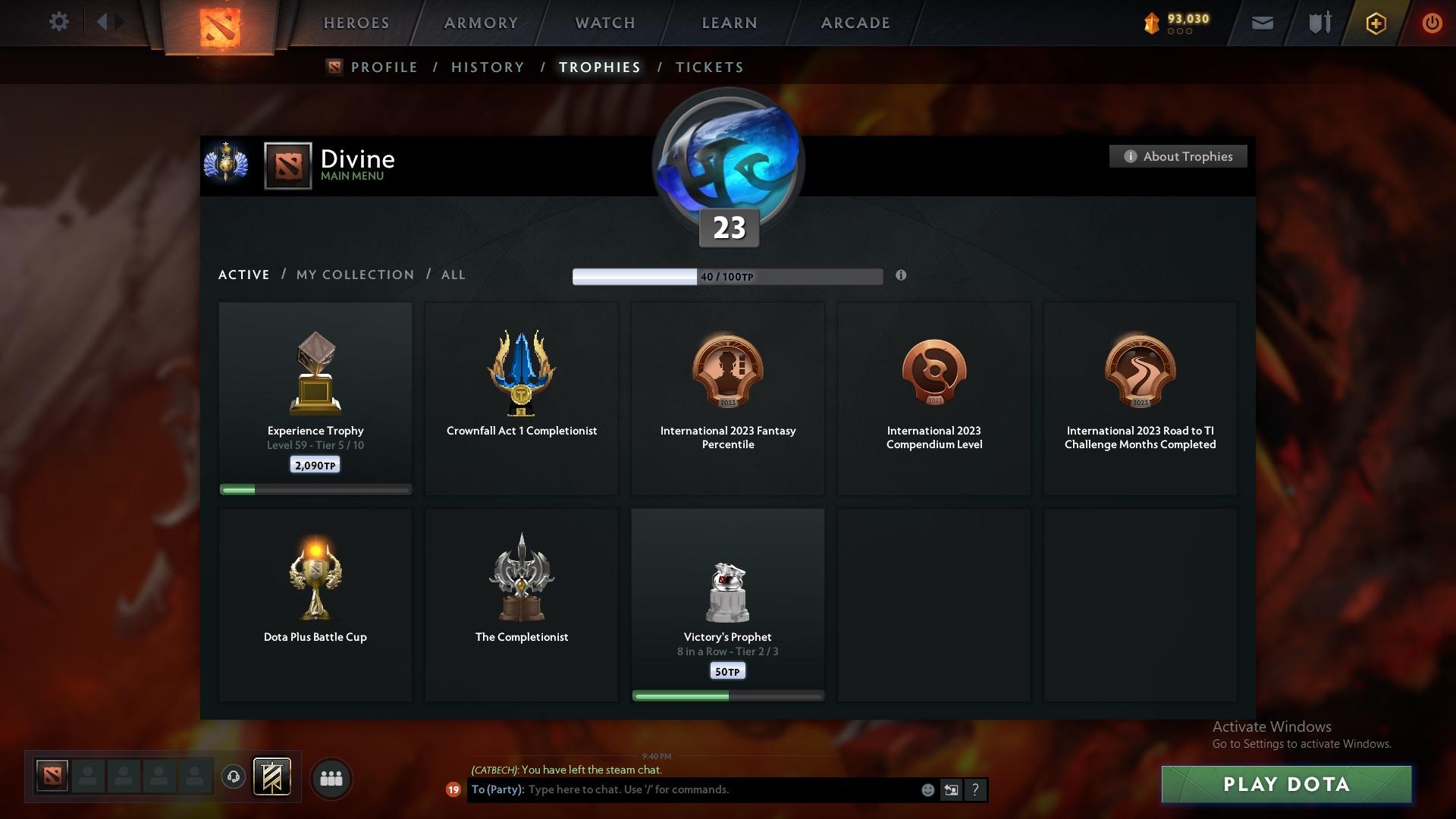Open About Trophies
1456x819 pixels.
(1178, 156)
